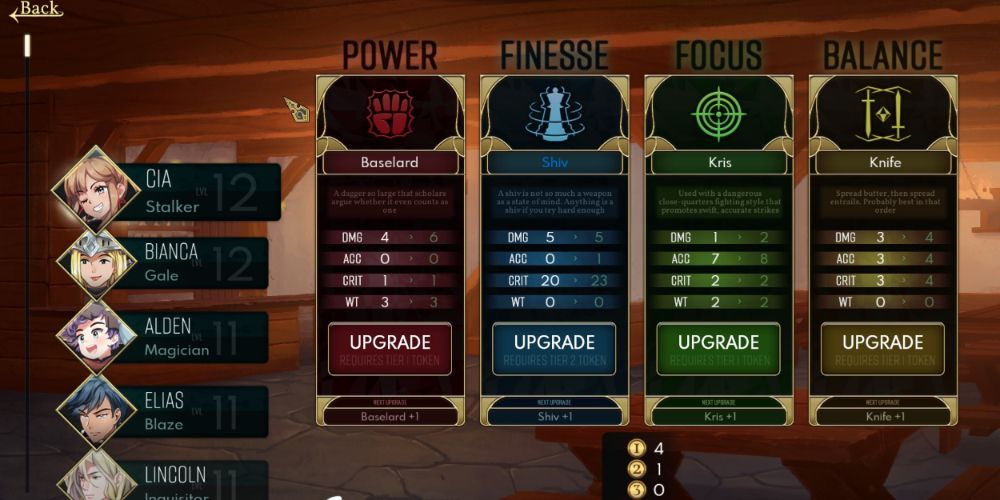Select the Knife name bar
Viewport: 1000px width, 500px height.
point(882,161)
